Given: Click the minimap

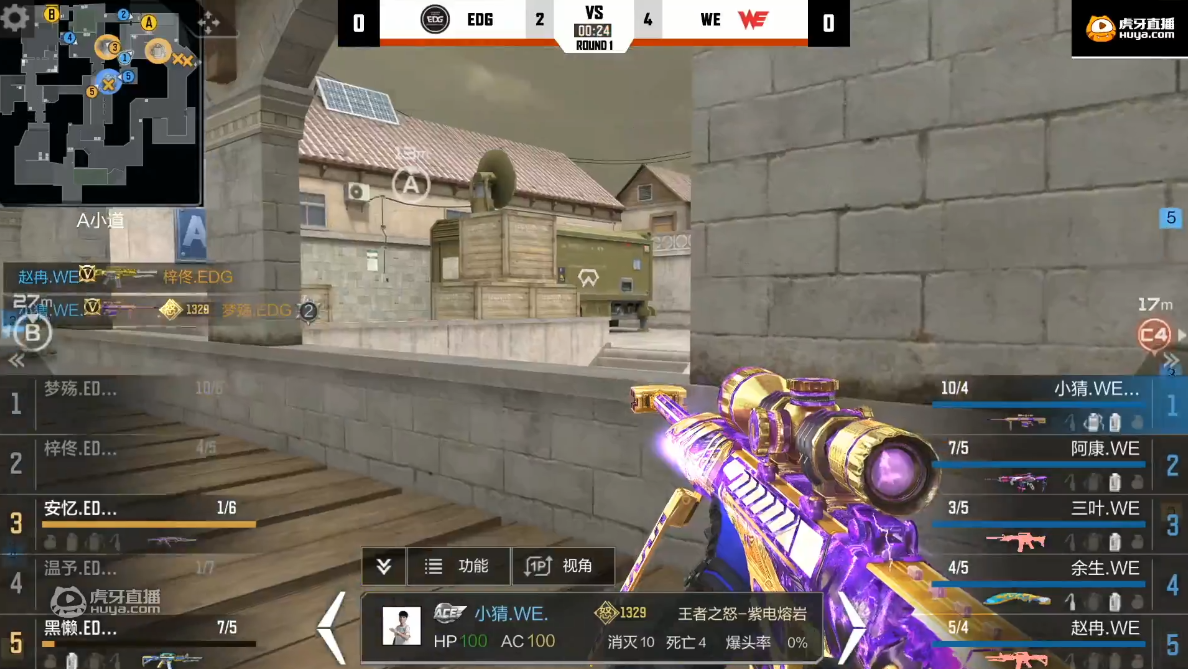Looking at the screenshot, I should pos(102,104).
